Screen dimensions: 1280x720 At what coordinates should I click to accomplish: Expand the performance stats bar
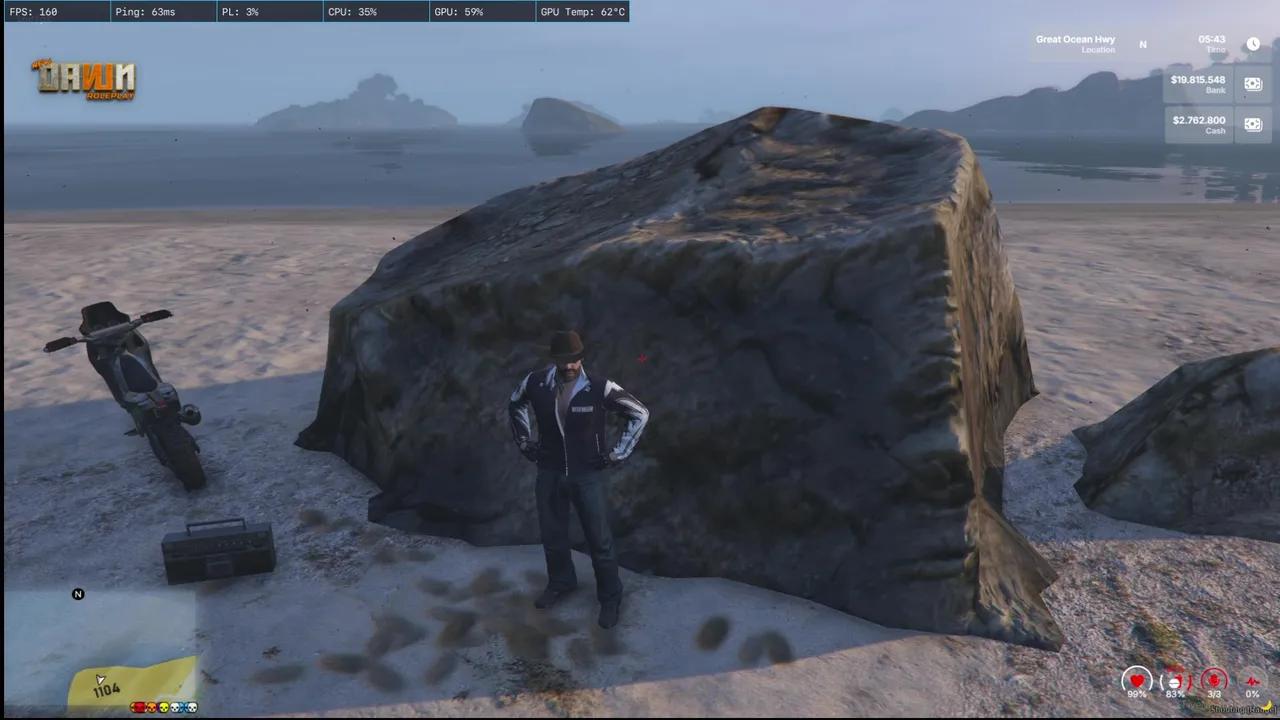tap(320, 11)
